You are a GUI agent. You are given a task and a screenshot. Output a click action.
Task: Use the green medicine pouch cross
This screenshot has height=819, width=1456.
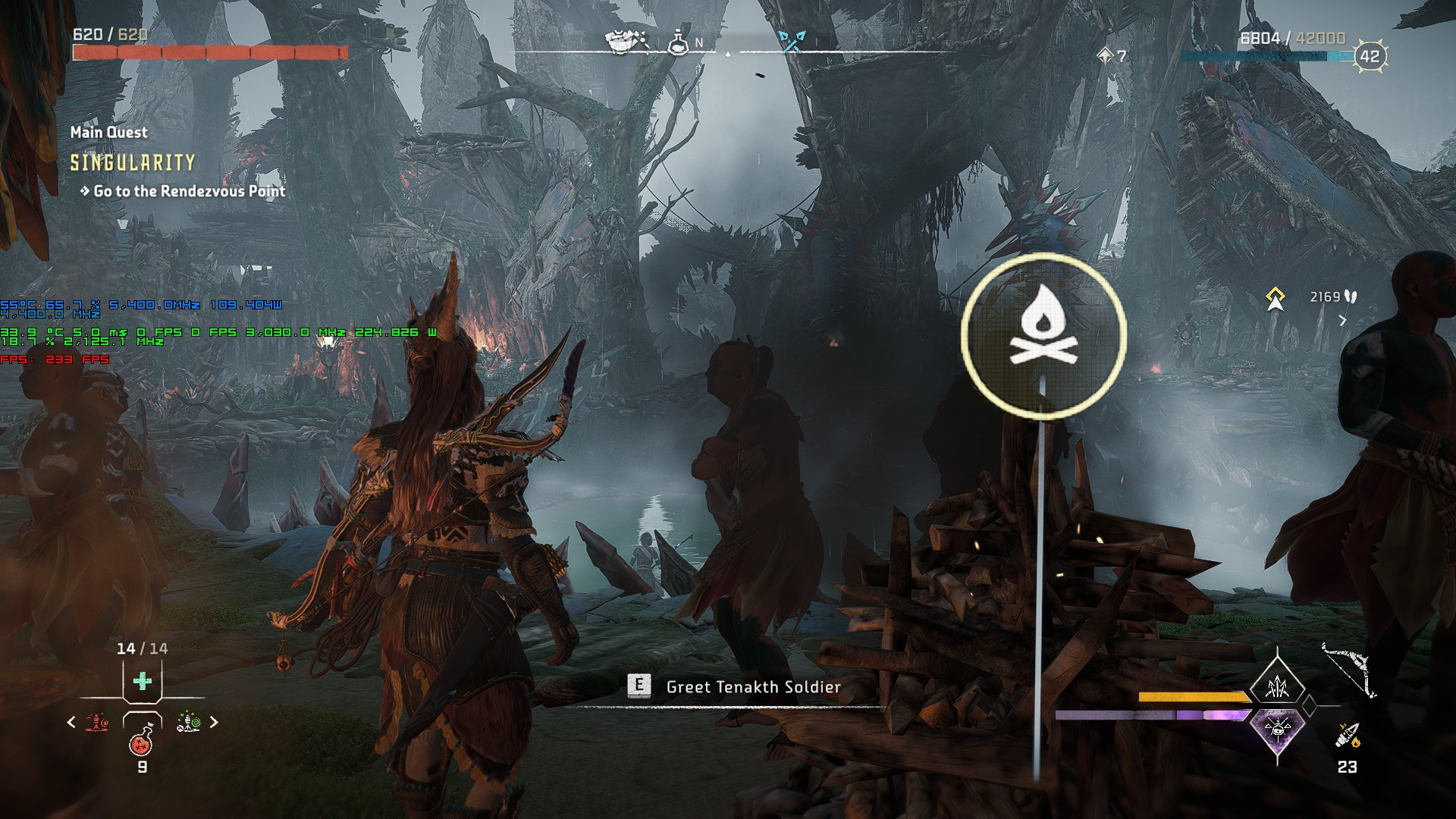tap(142, 681)
